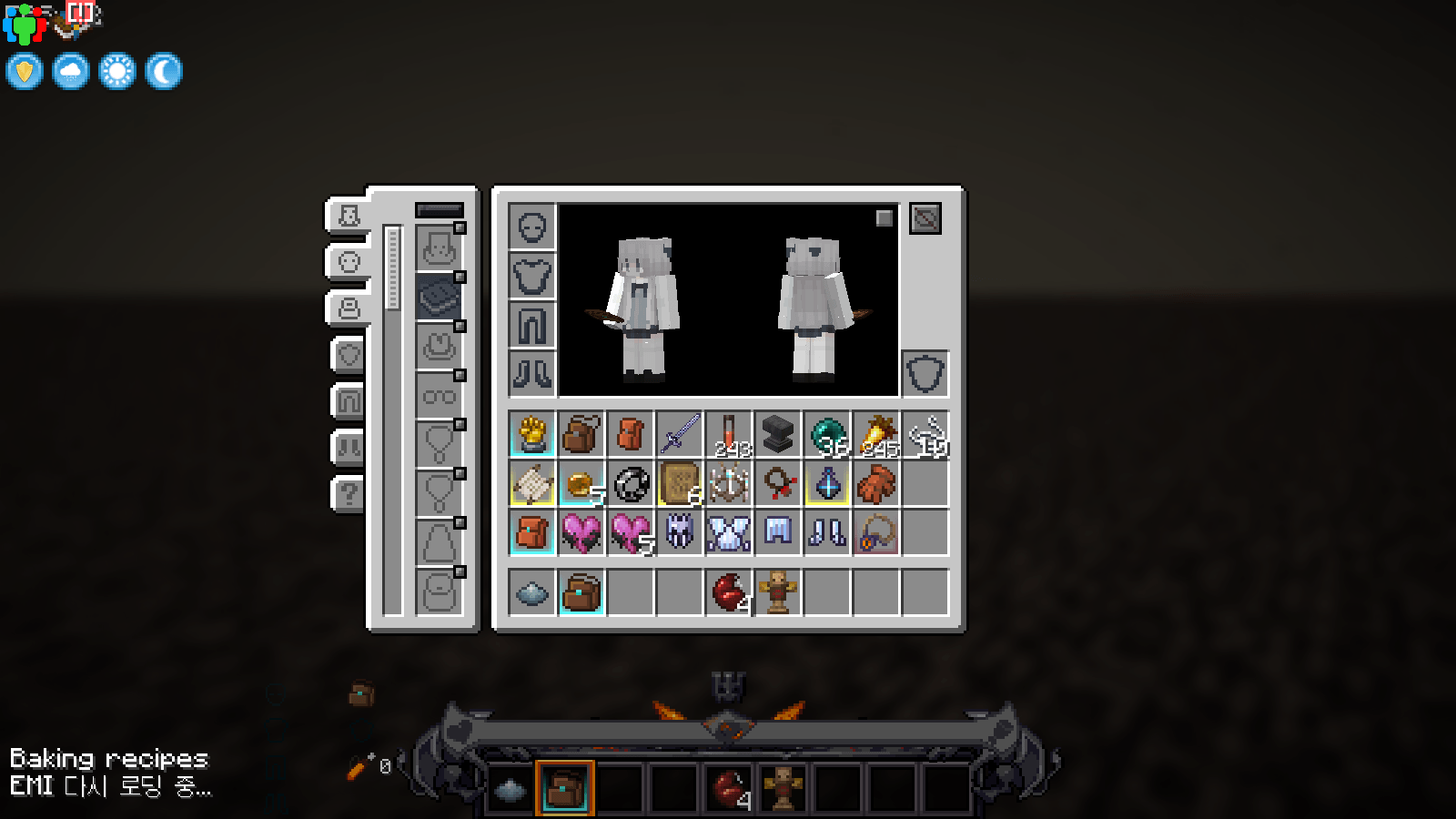This screenshot has height=819, width=1456.
Task: Select the sword item in the top row
Action: pos(681,435)
